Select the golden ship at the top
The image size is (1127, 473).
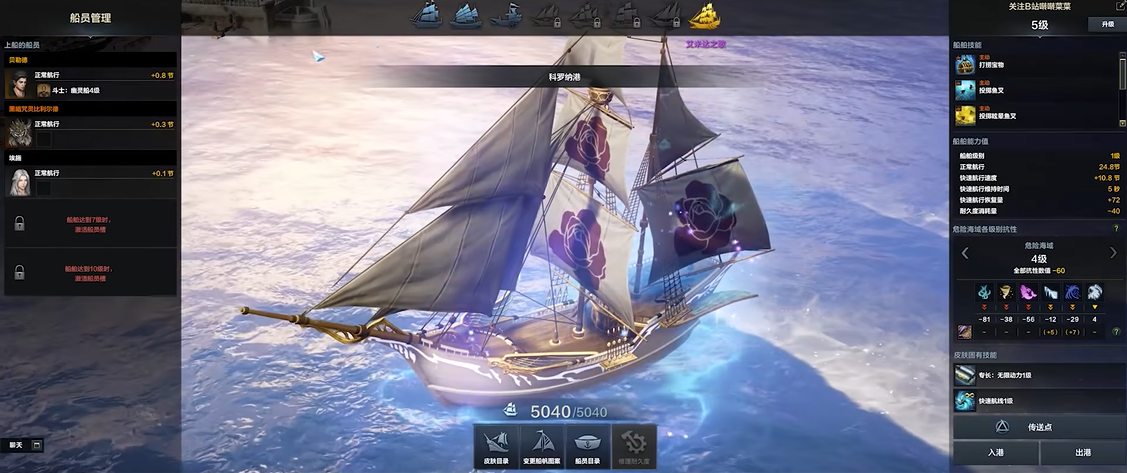pos(706,15)
